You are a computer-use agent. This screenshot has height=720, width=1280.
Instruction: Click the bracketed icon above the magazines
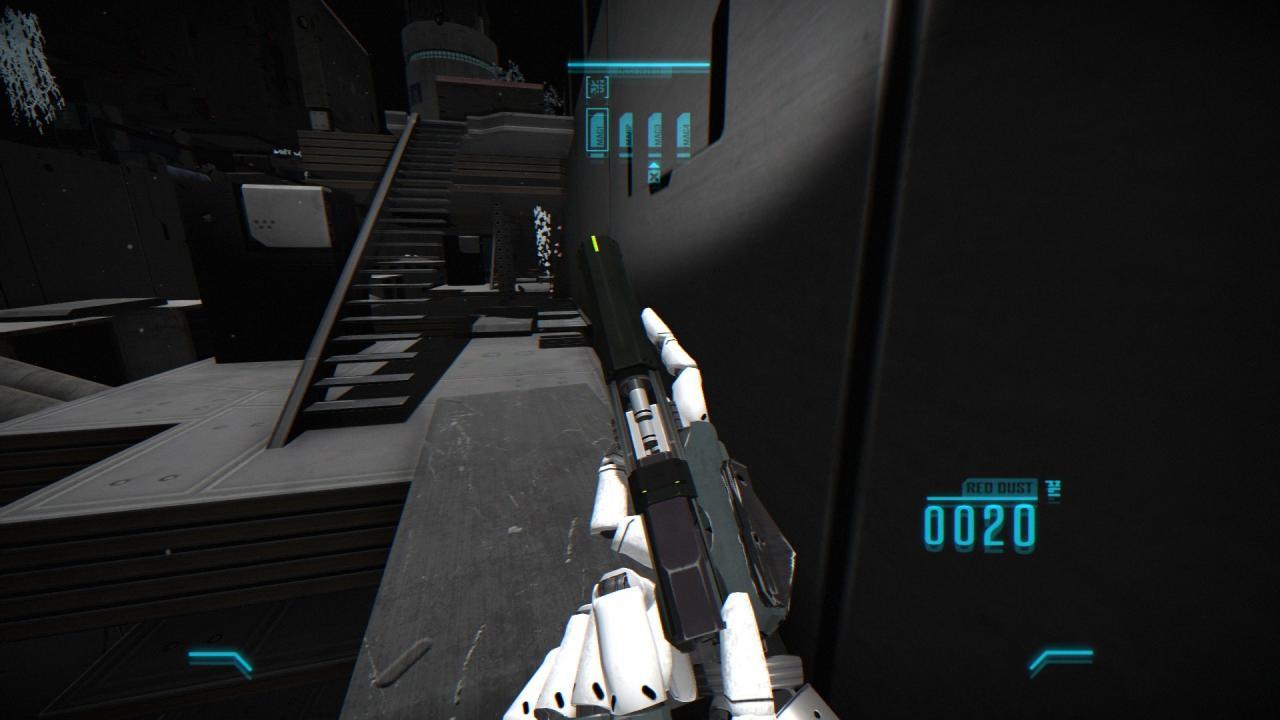click(597, 87)
